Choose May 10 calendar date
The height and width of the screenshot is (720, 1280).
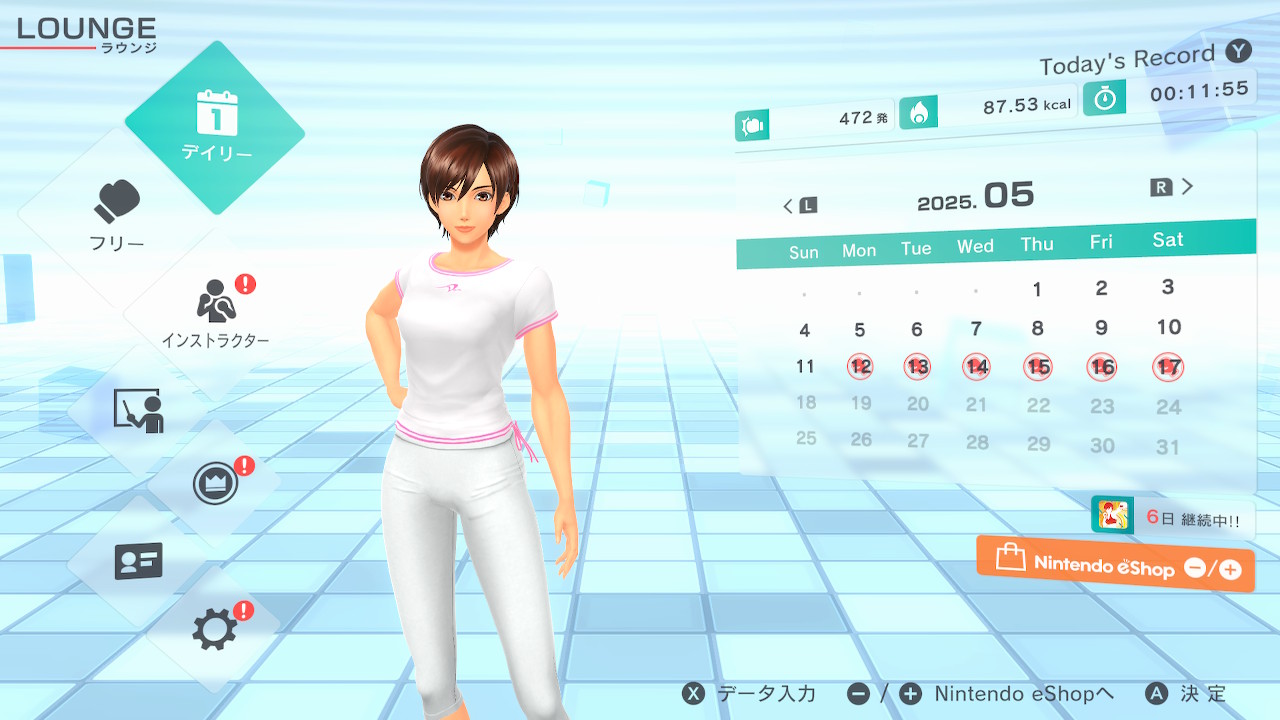tap(1168, 327)
